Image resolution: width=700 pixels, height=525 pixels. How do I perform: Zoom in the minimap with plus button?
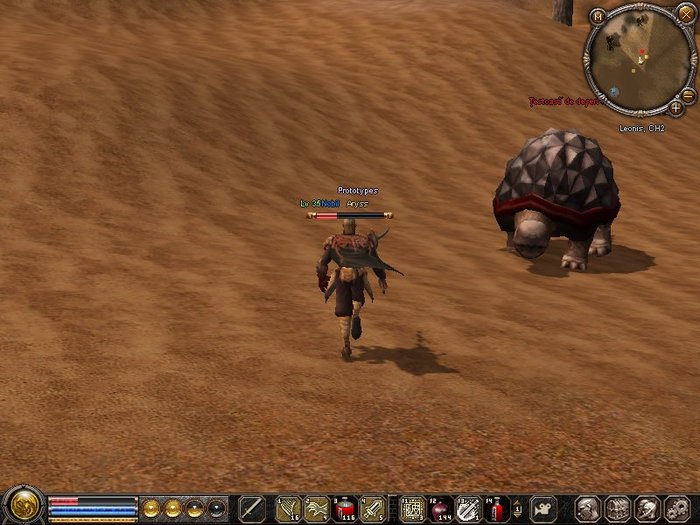point(677,105)
